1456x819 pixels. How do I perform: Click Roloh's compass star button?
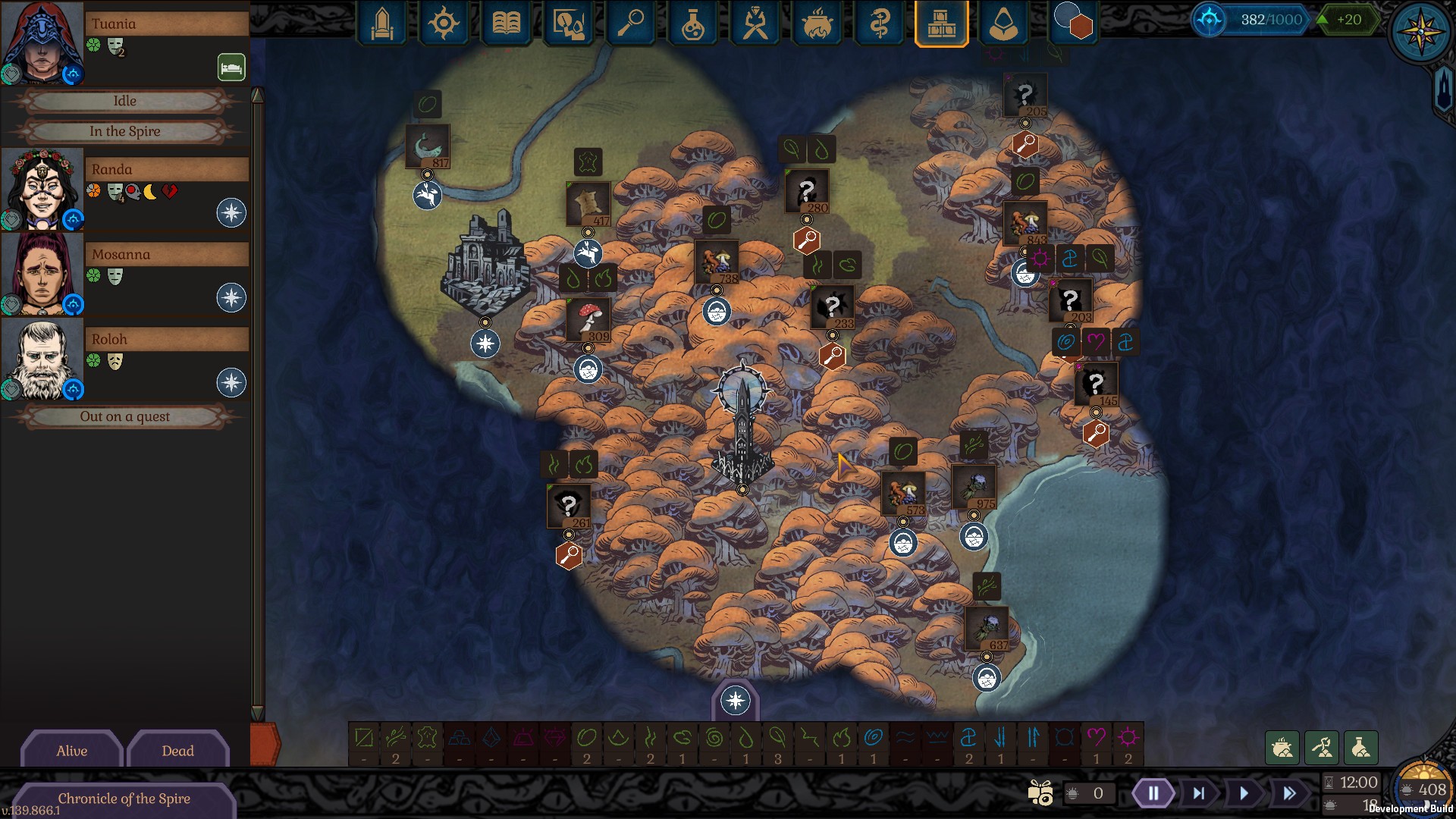pos(231,382)
